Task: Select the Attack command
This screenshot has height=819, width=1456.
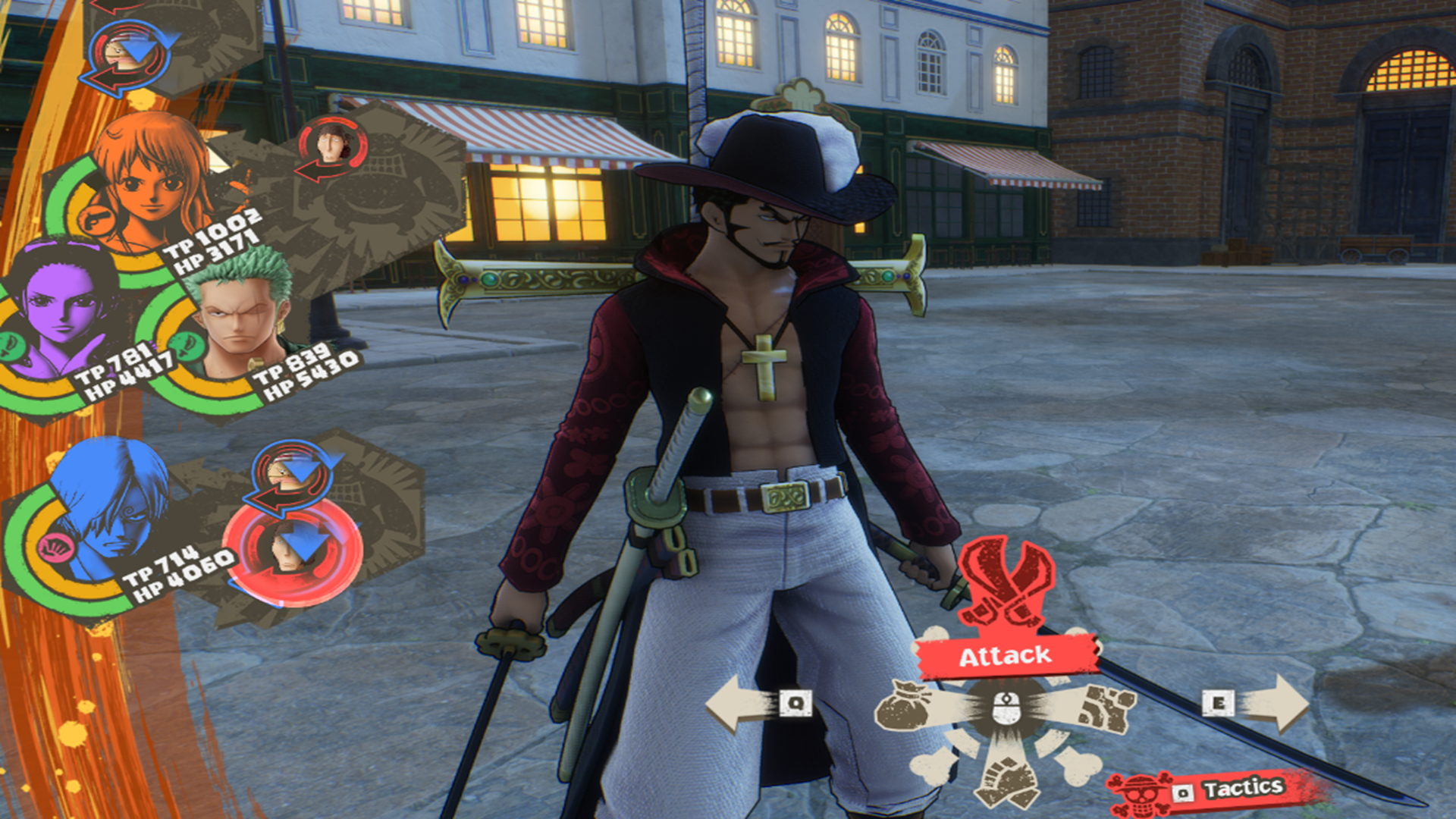Action: point(1006,656)
